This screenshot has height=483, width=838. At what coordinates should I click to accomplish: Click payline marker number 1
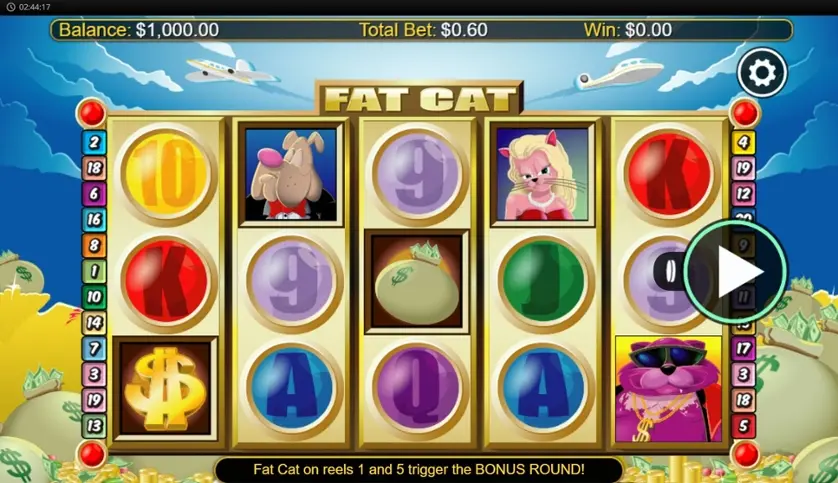(x=93, y=271)
